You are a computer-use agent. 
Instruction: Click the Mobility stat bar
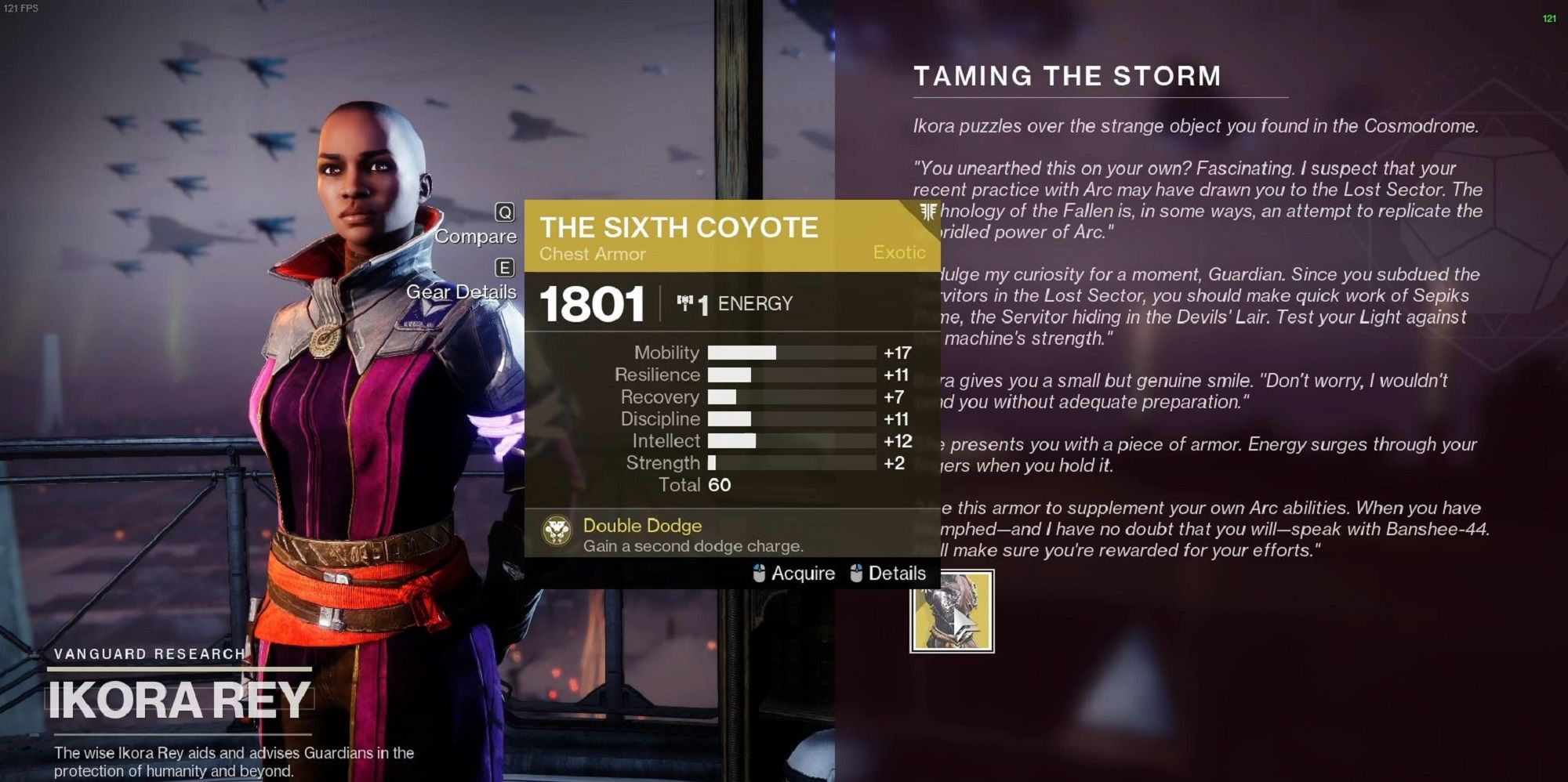[792, 353]
